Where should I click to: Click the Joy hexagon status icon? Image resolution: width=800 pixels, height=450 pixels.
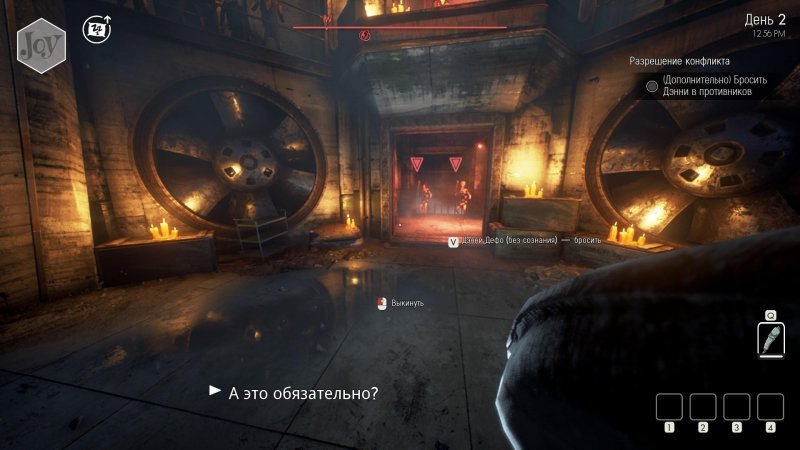[x=41, y=43]
